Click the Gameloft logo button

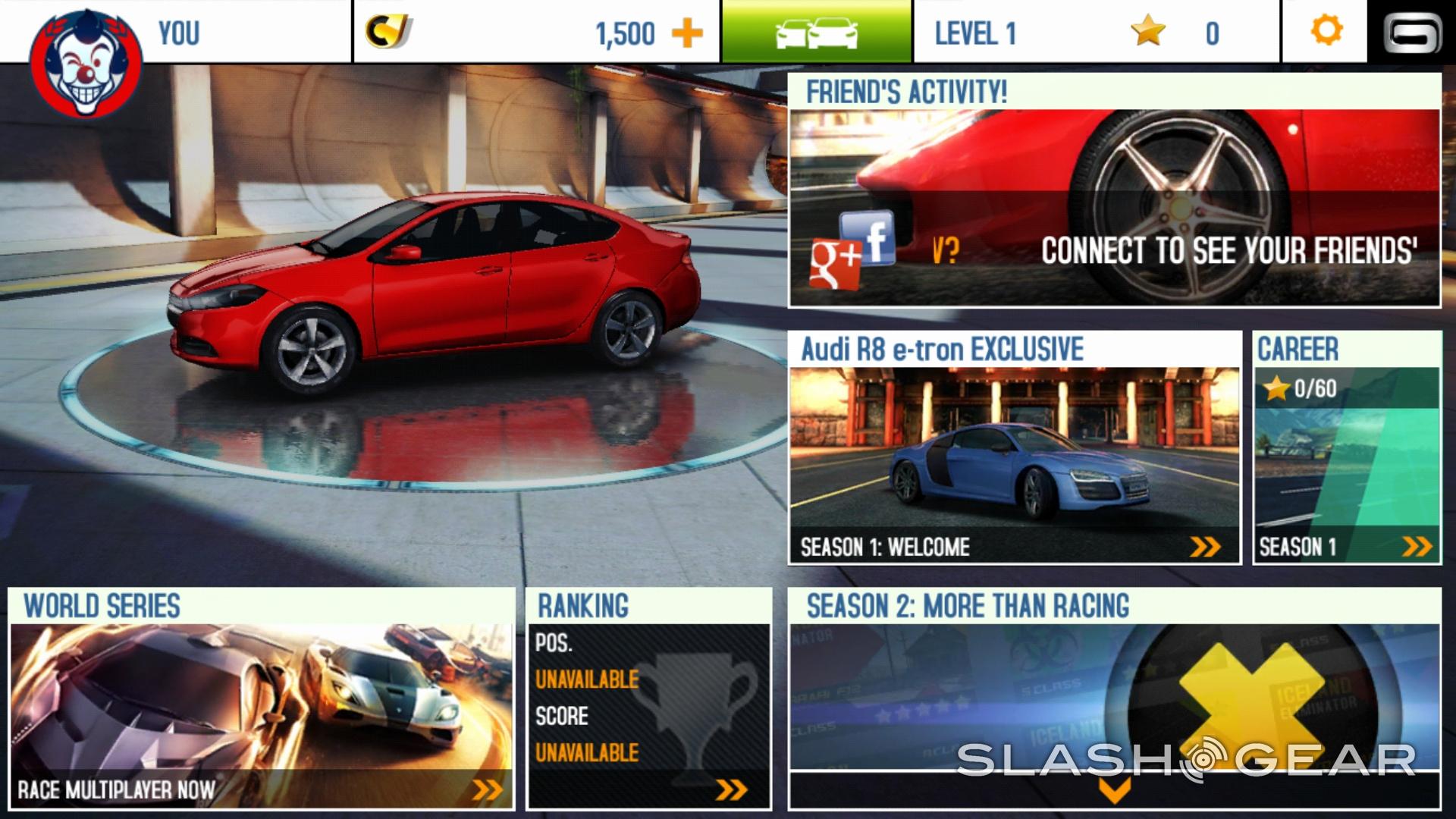pyautogui.click(x=1412, y=33)
